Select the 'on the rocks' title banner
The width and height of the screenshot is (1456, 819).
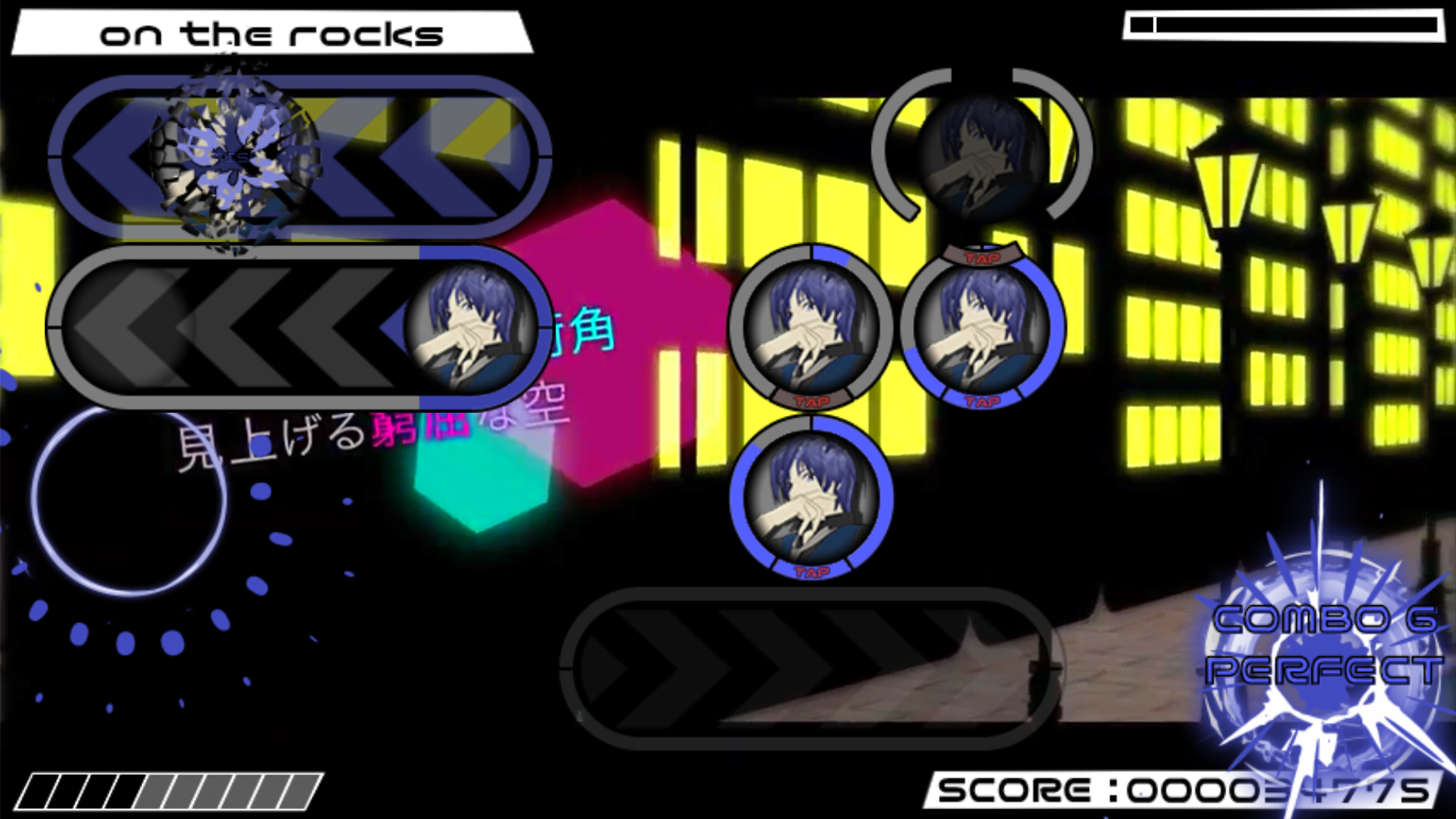[273, 33]
